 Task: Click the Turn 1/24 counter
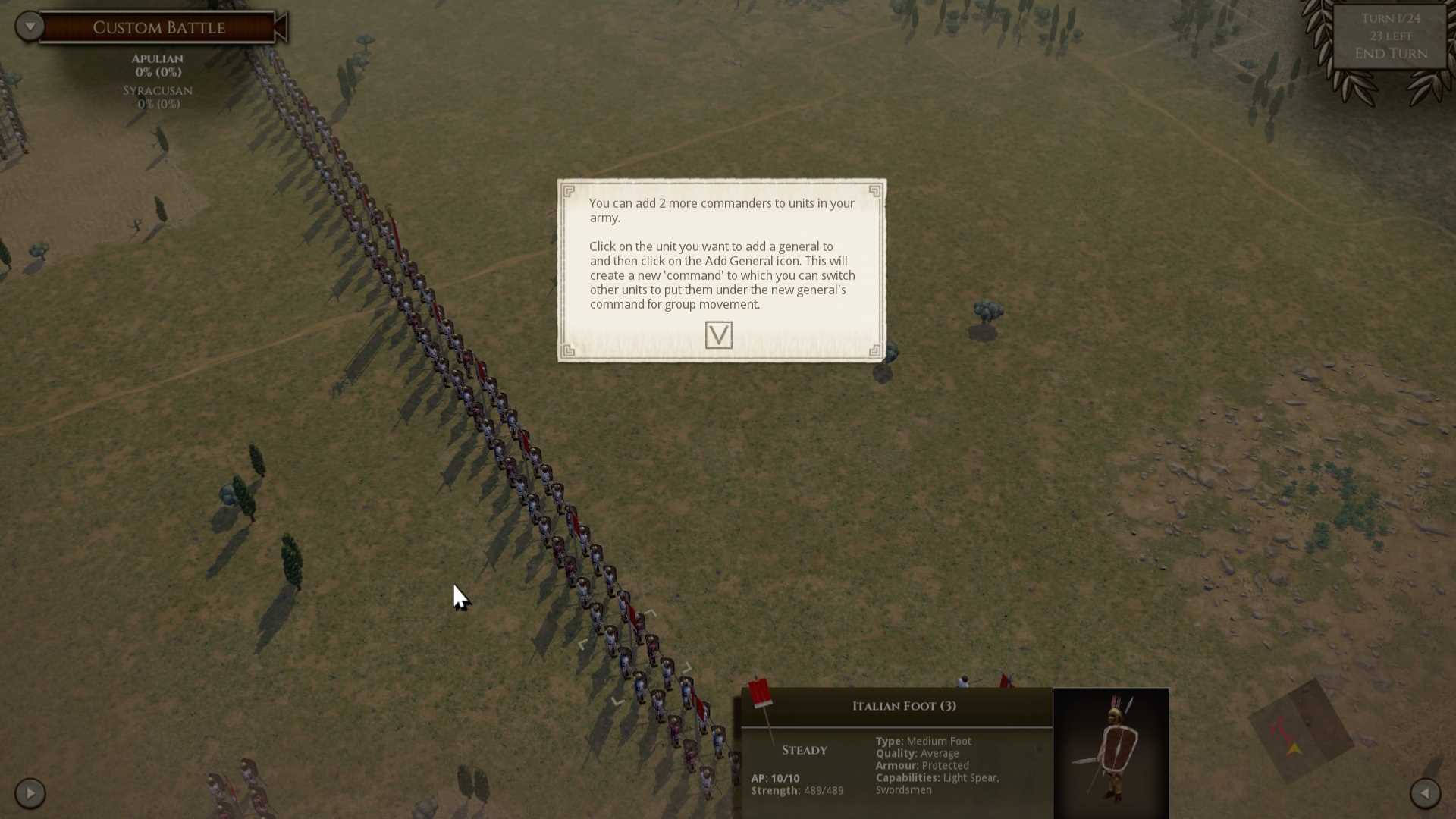pos(1390,18)
